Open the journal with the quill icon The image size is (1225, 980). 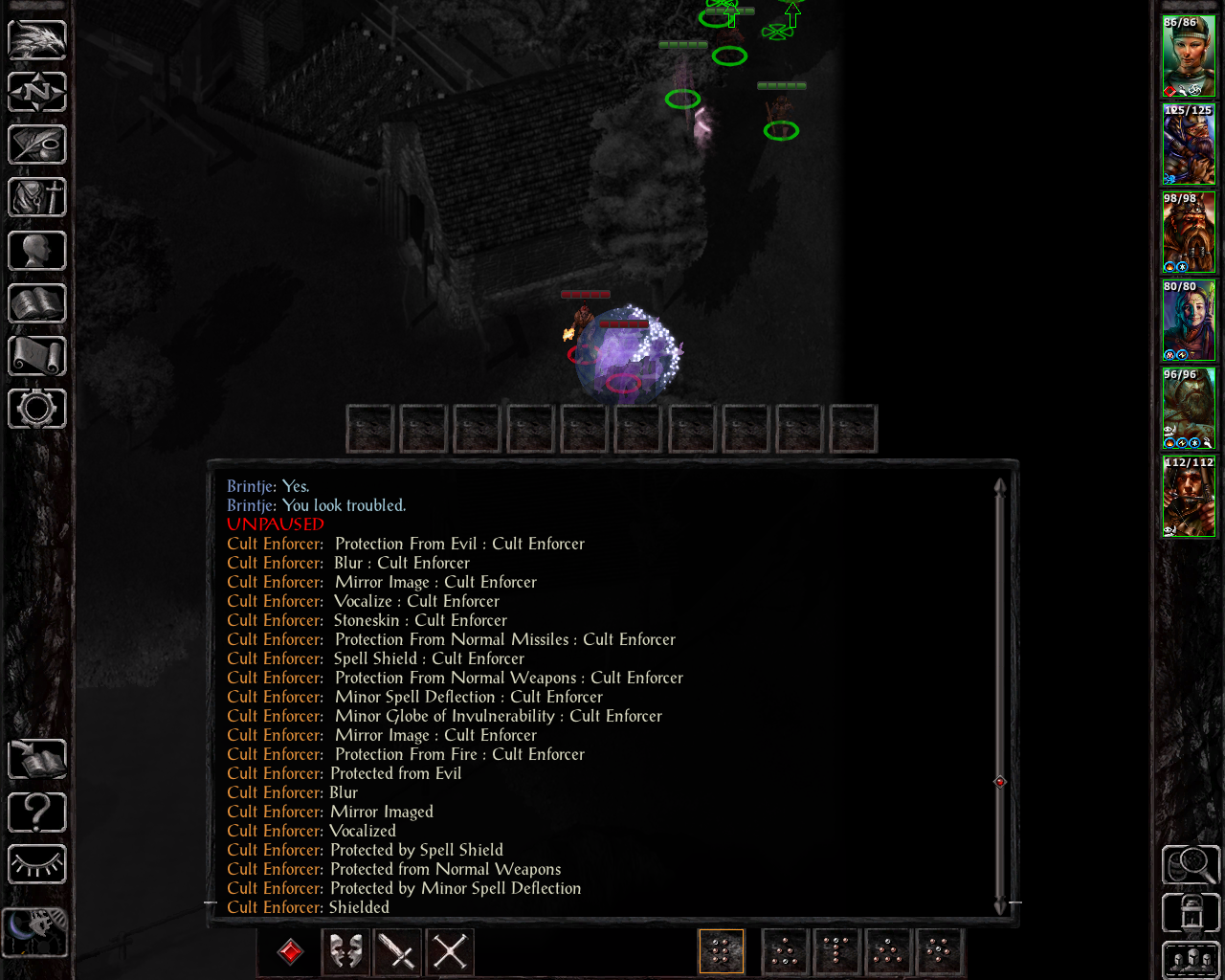click(37, 145)
